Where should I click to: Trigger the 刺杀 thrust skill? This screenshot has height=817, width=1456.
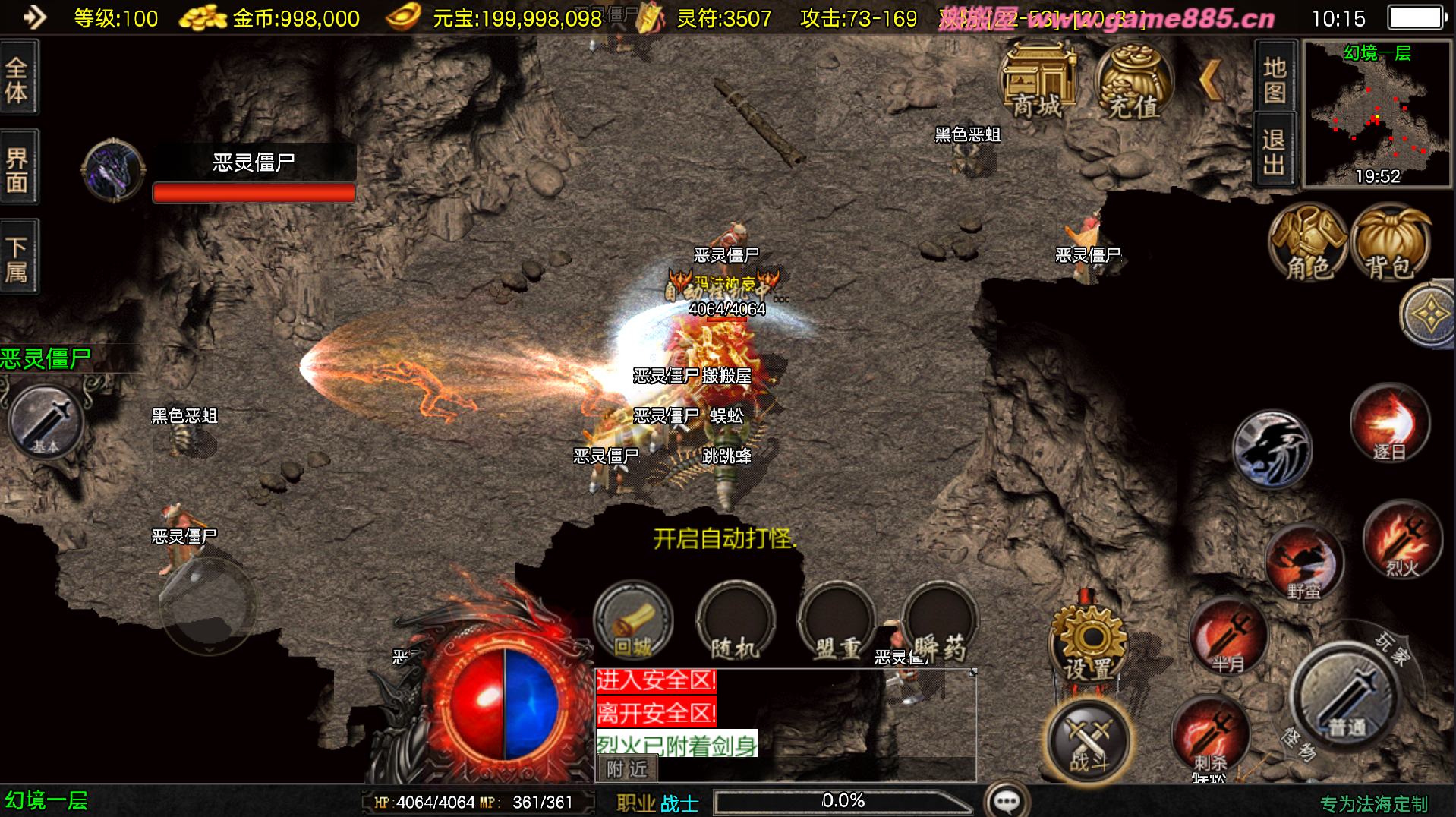(x=1210, y=735)
